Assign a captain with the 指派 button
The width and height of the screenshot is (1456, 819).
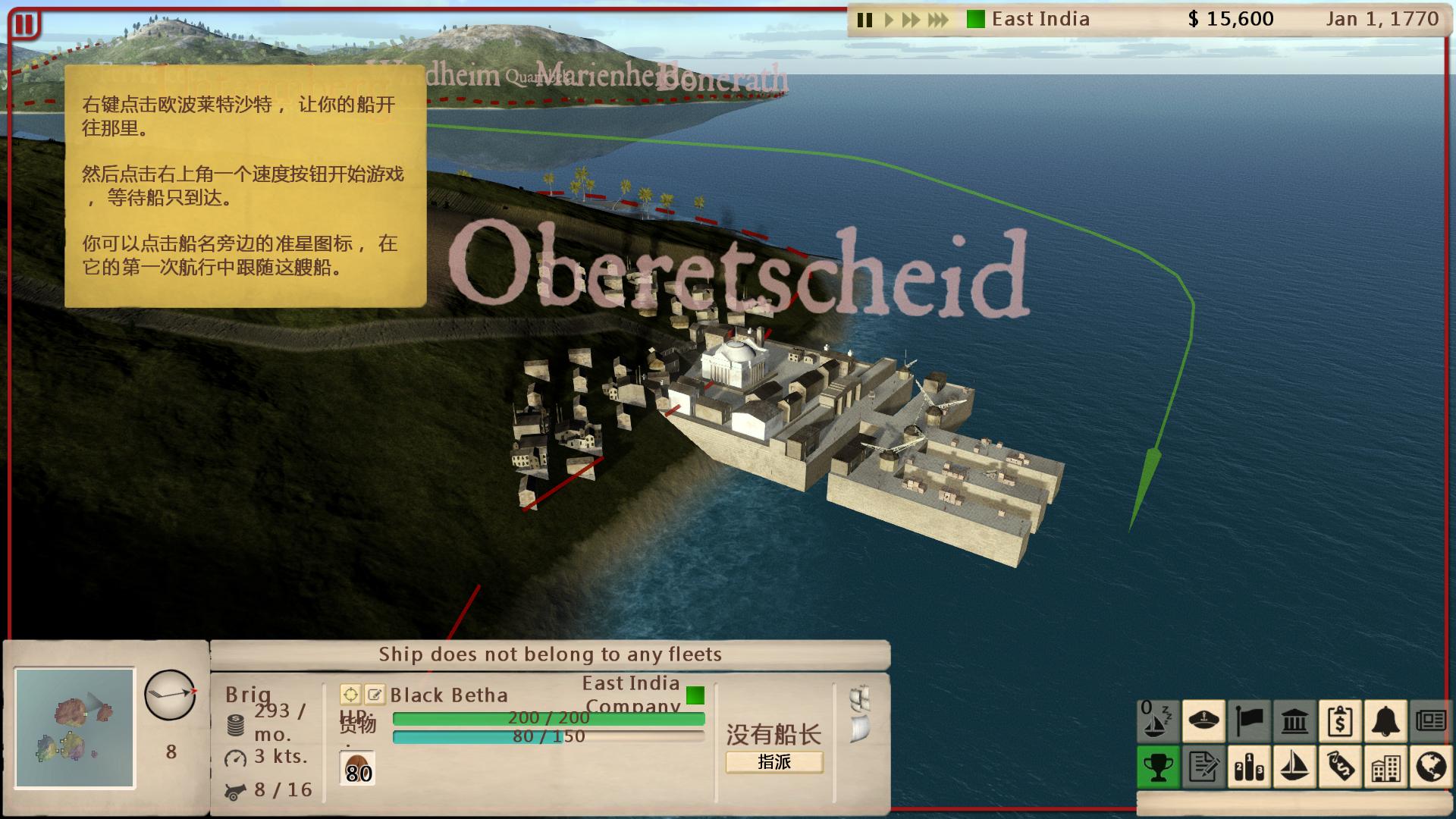click(774, 762)
